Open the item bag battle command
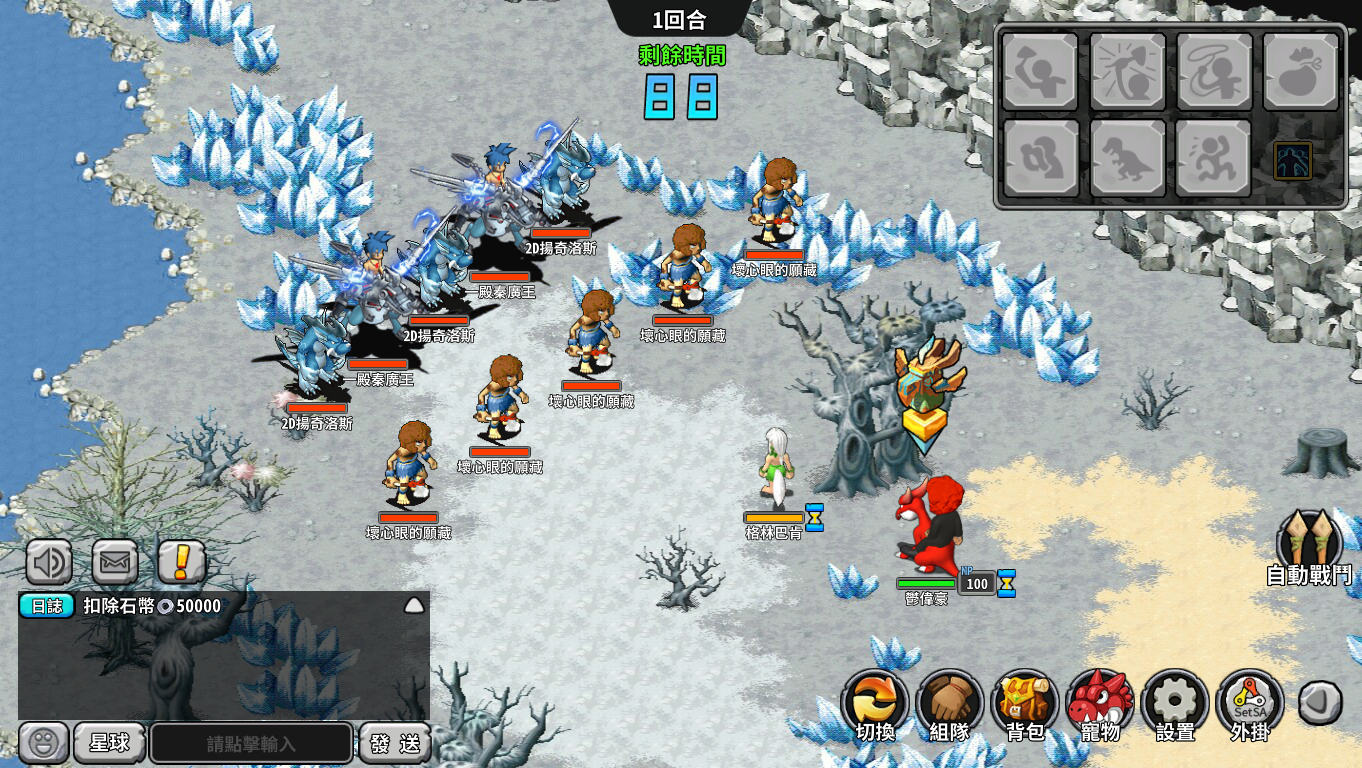The image size is (1362, 768). [1301, 72]
